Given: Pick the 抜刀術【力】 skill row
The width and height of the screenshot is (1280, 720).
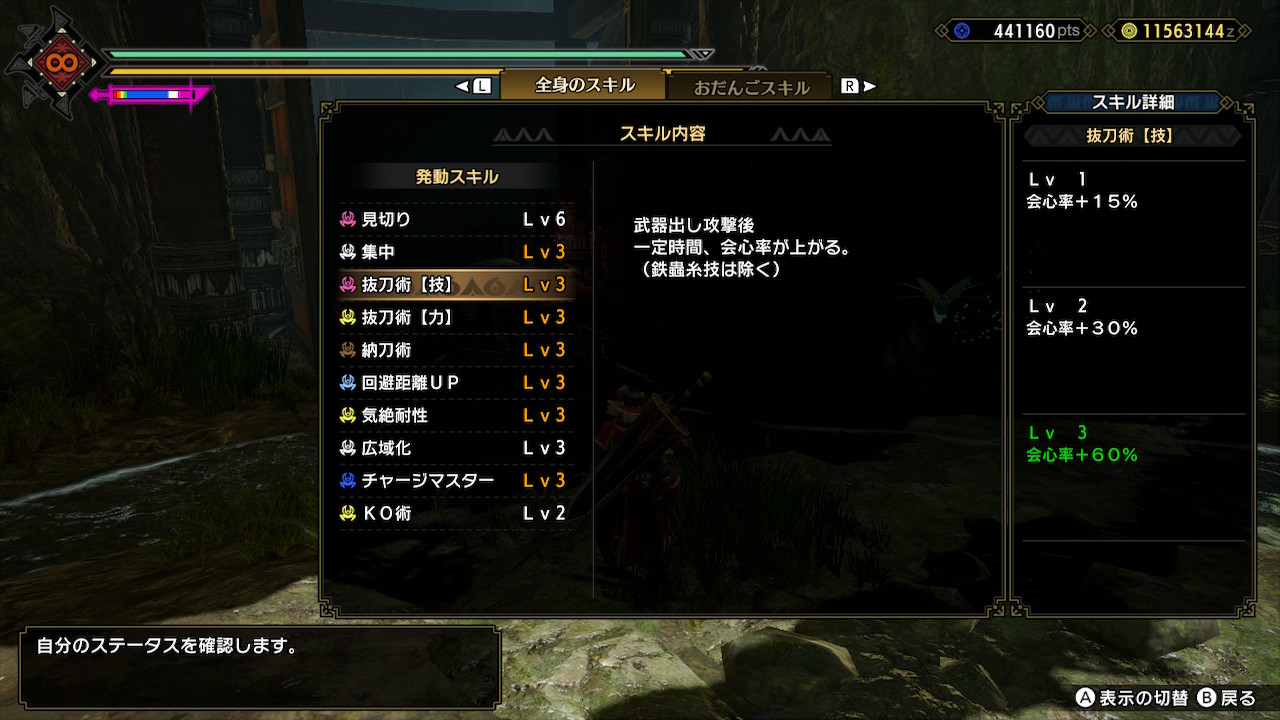Looking at the screenshot, I should (455, 317).
